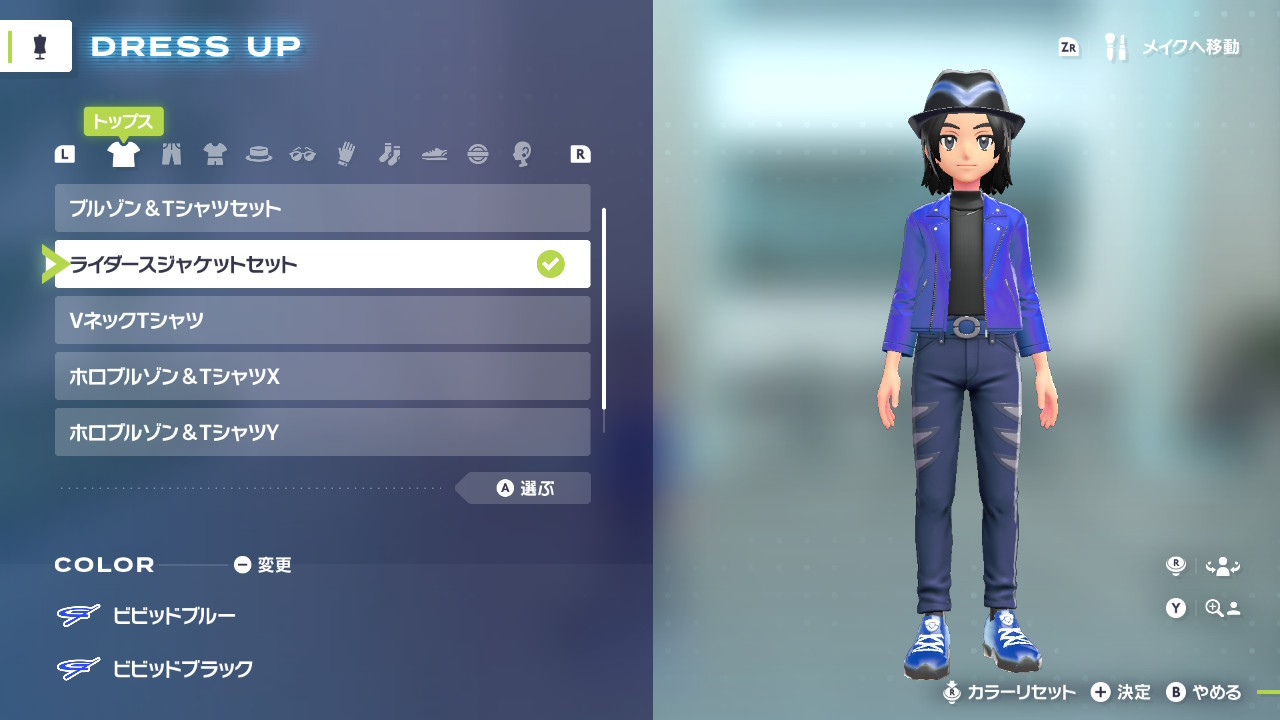Click the 選ぶ select button
The image size is (1280, 720).
(x=526, y=488)
